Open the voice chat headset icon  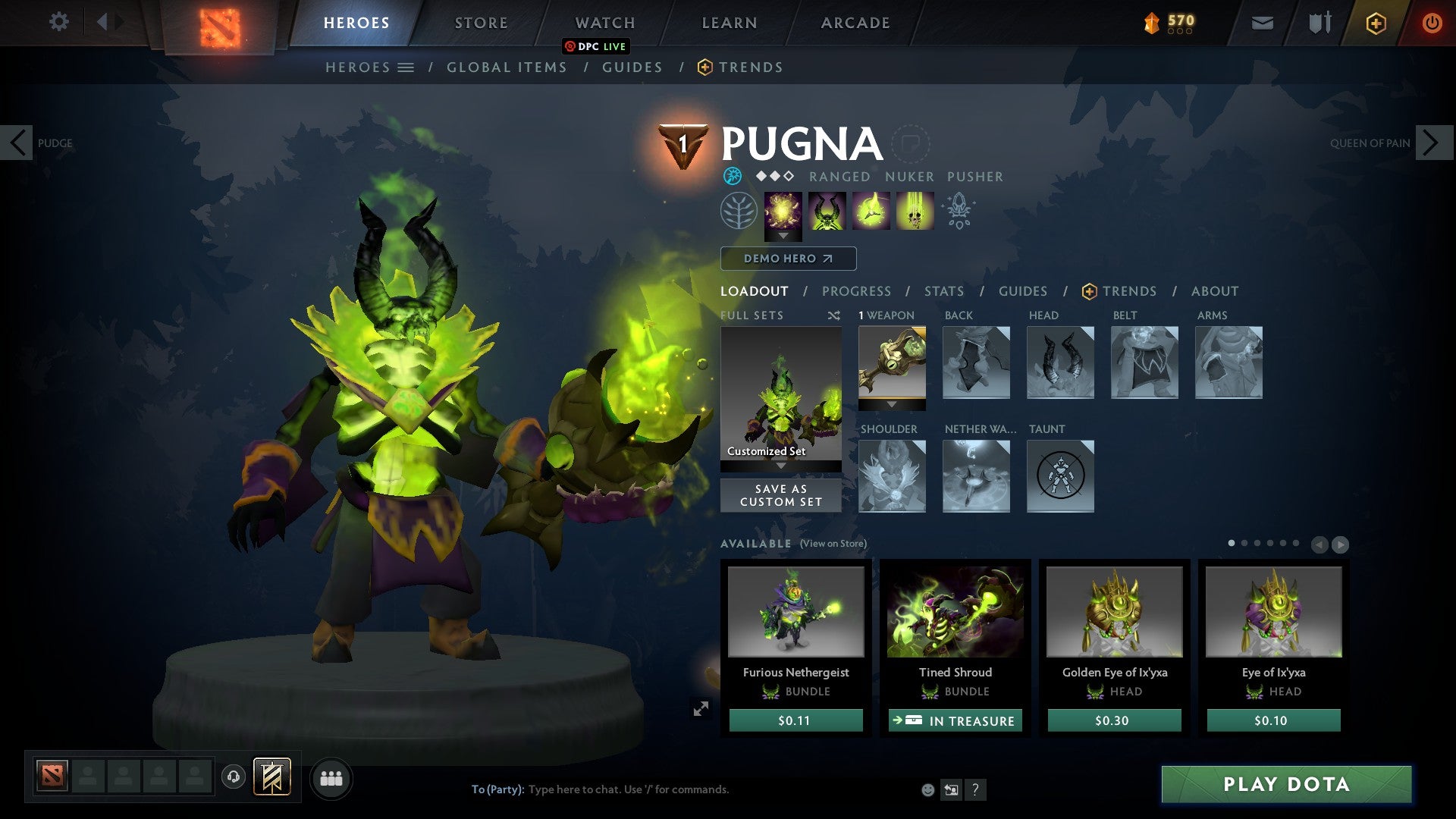point(233,777)
